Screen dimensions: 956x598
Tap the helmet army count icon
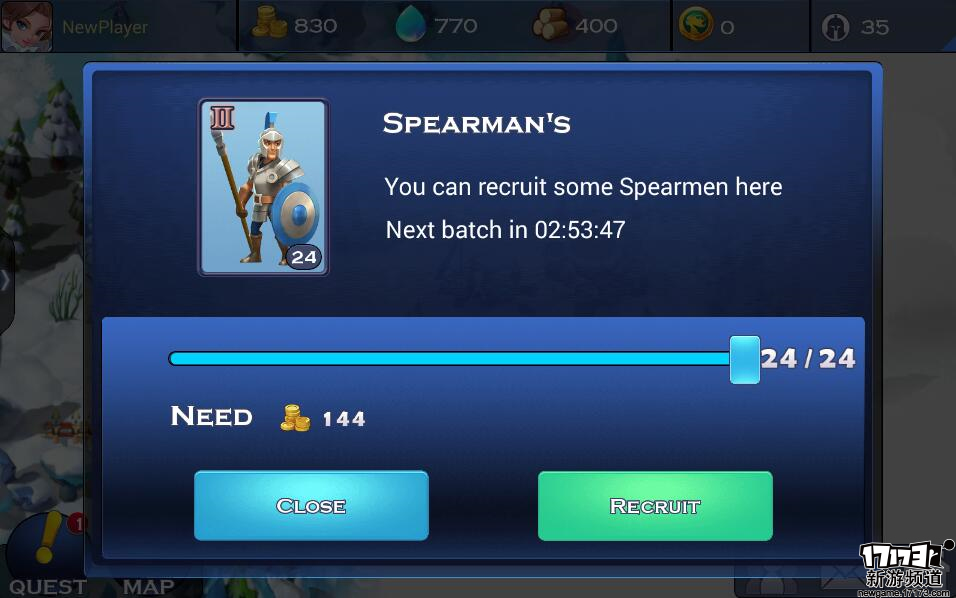click(x=836, y=27)
